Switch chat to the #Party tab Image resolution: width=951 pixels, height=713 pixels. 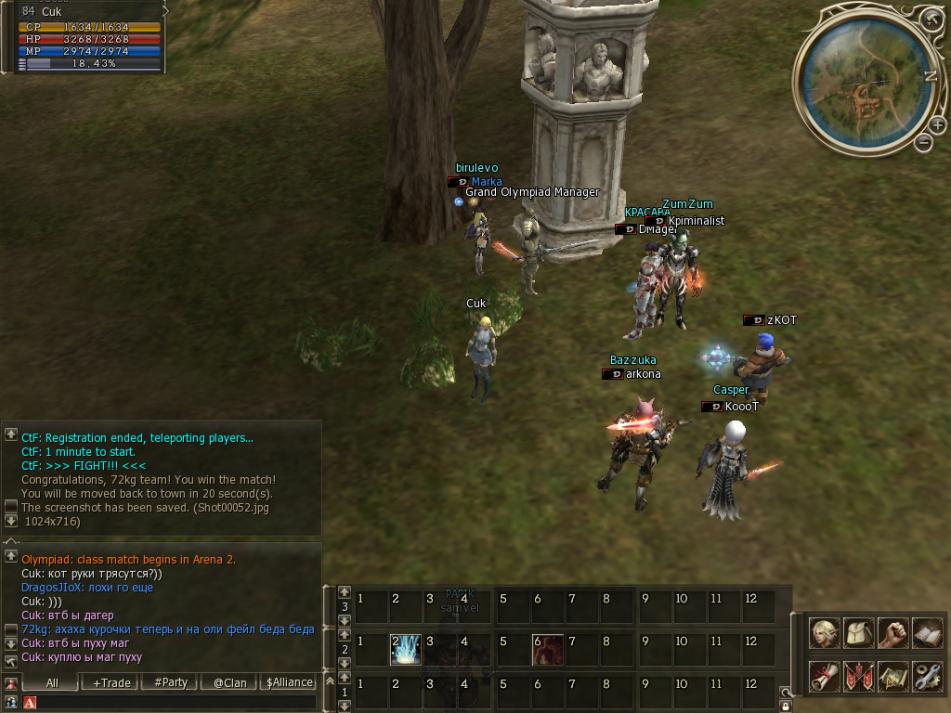pos(170,682)
